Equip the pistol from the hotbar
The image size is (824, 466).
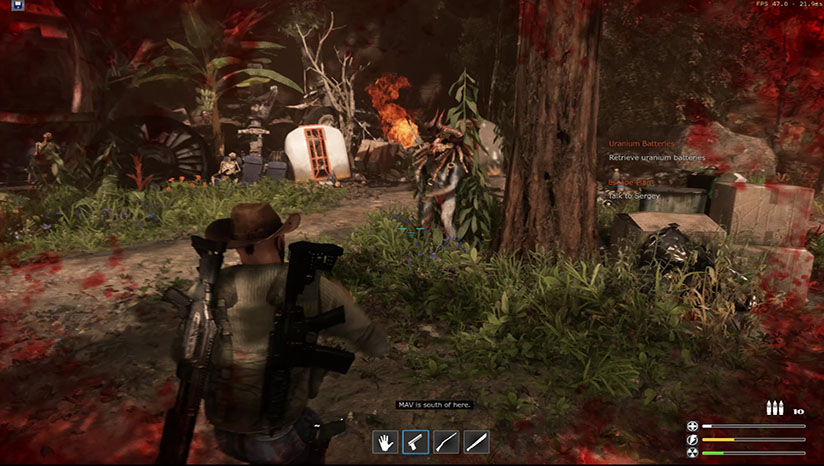(416, 441)
